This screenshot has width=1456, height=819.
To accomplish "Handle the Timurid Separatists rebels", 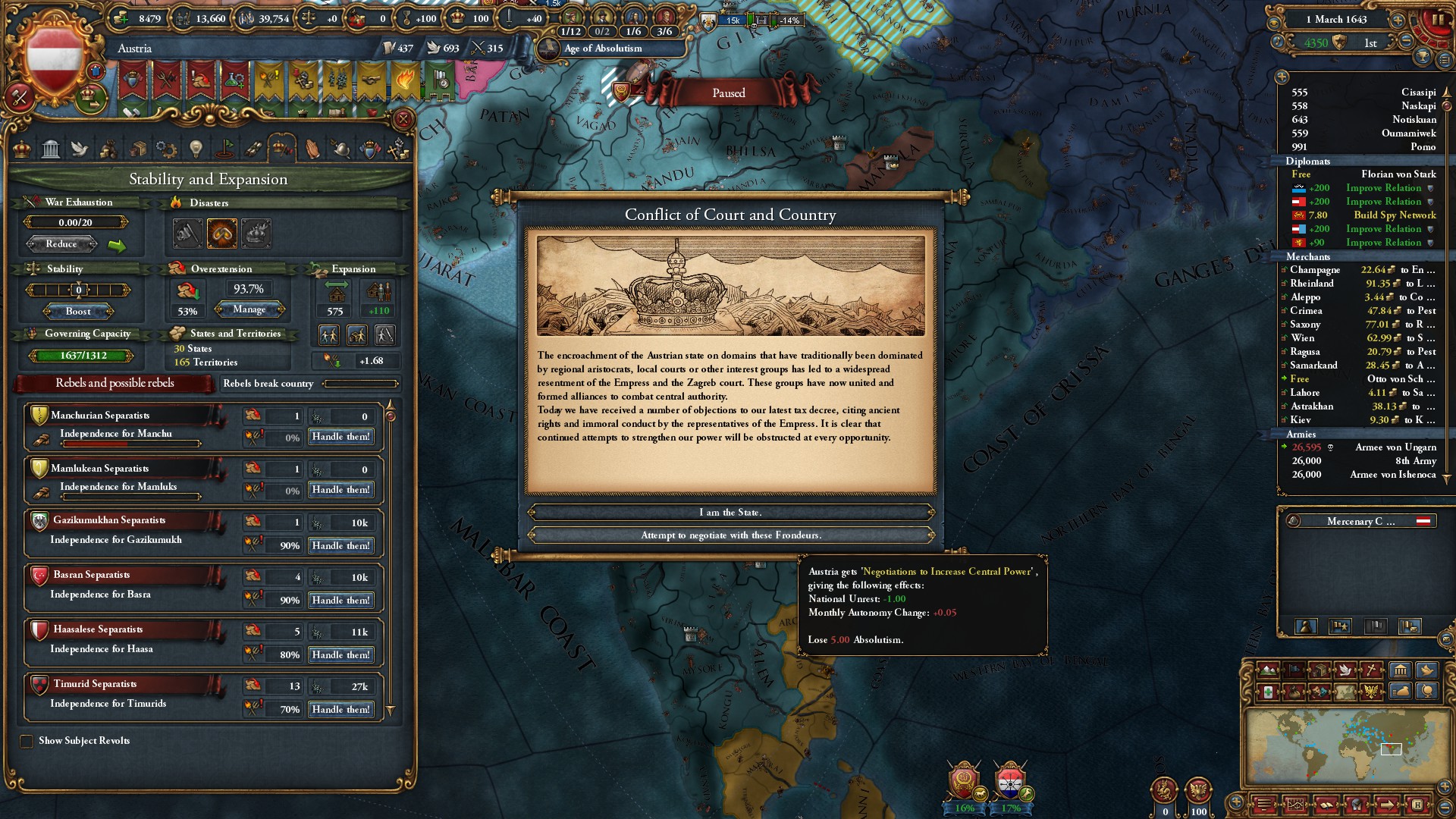I will [340, 710].
